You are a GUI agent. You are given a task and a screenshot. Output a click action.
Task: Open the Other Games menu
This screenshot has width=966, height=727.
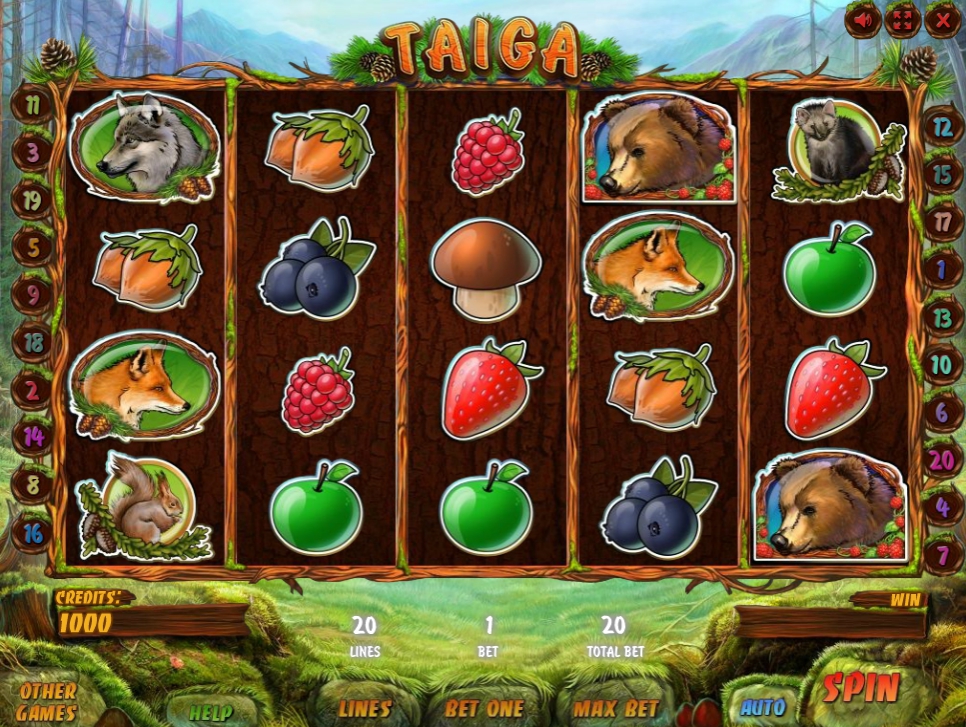(x=47, y=701)
